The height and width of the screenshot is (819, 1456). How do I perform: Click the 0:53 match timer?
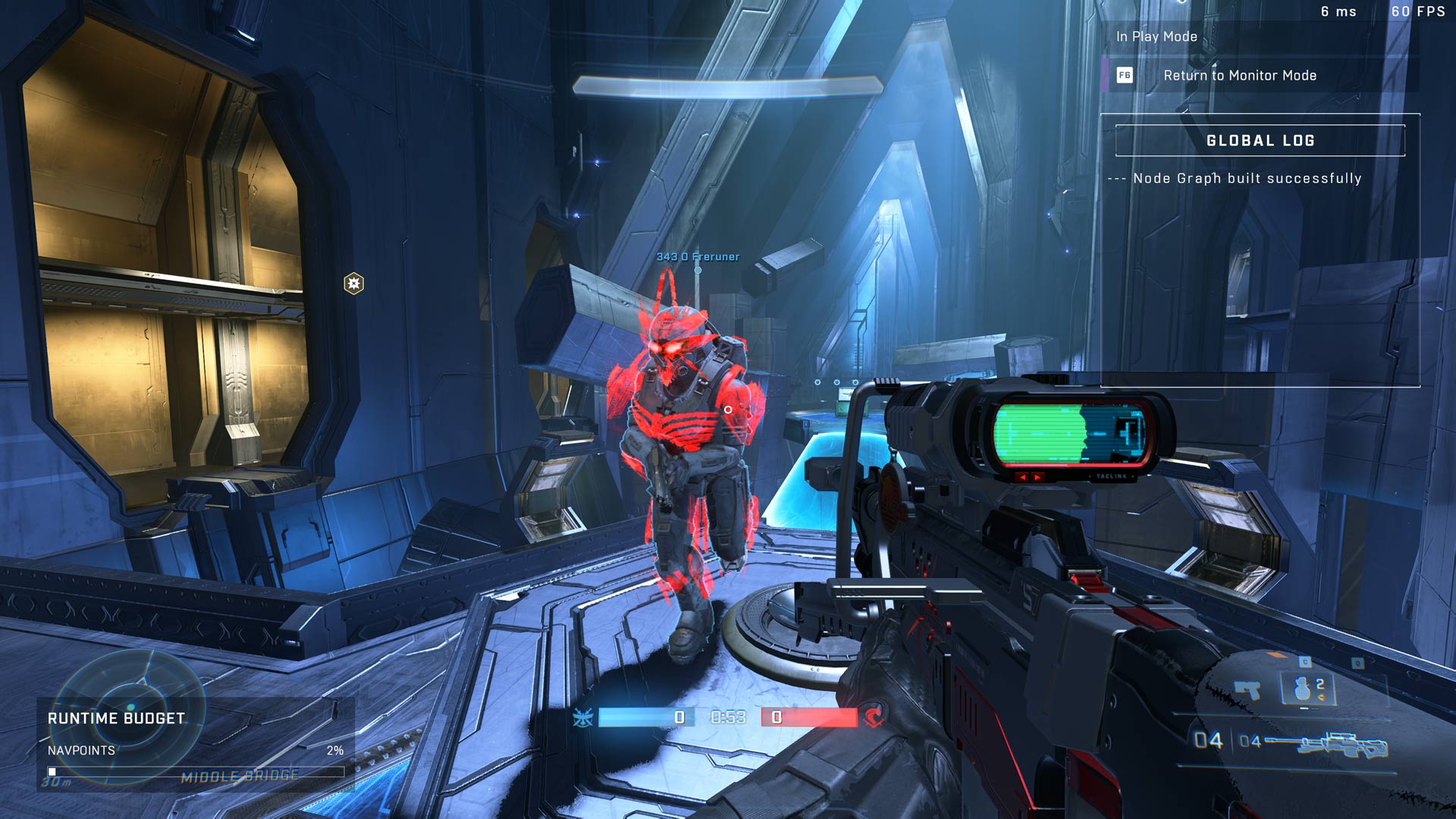tap(728, 717)
